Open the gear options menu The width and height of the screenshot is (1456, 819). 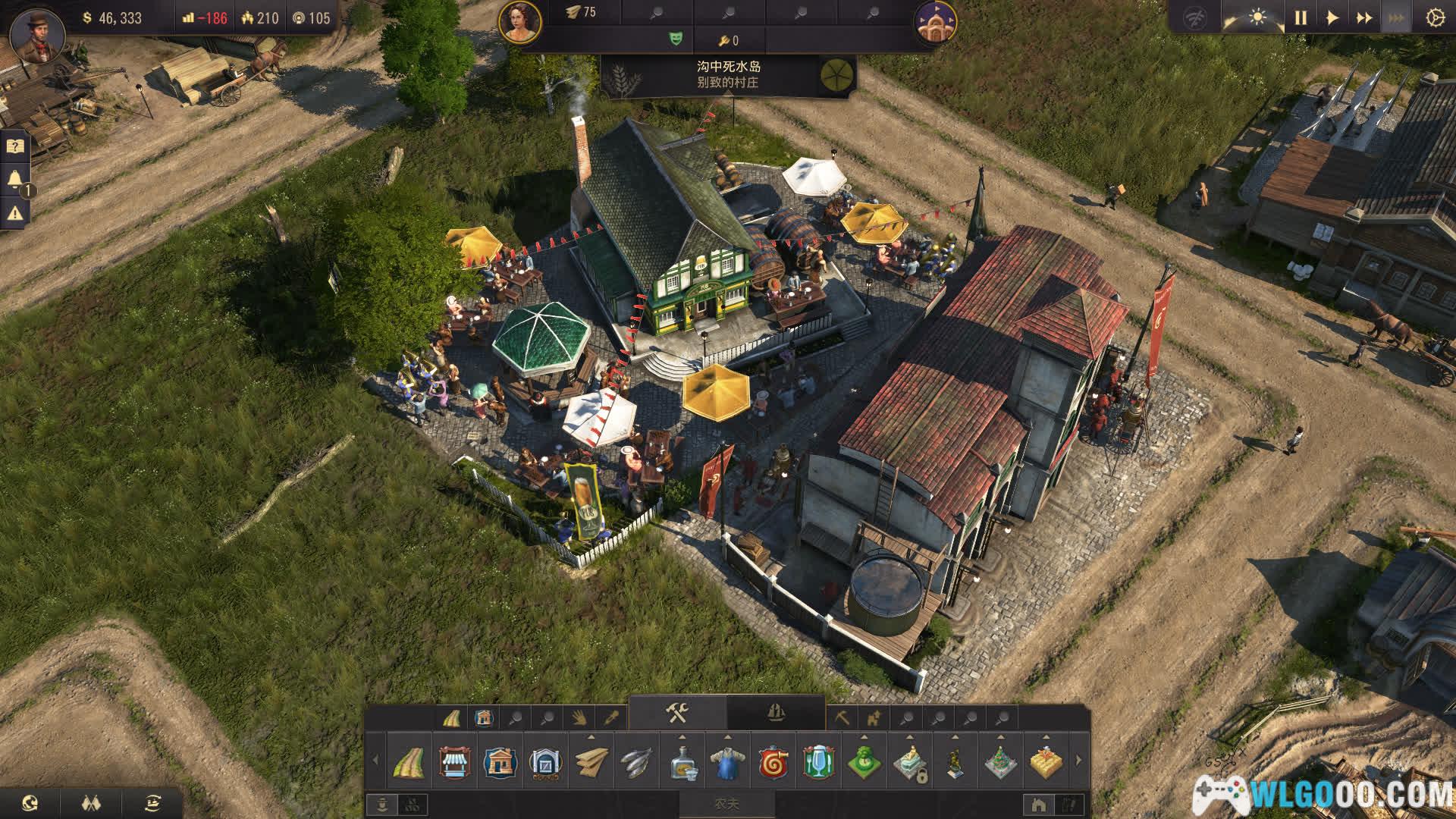1434,17
